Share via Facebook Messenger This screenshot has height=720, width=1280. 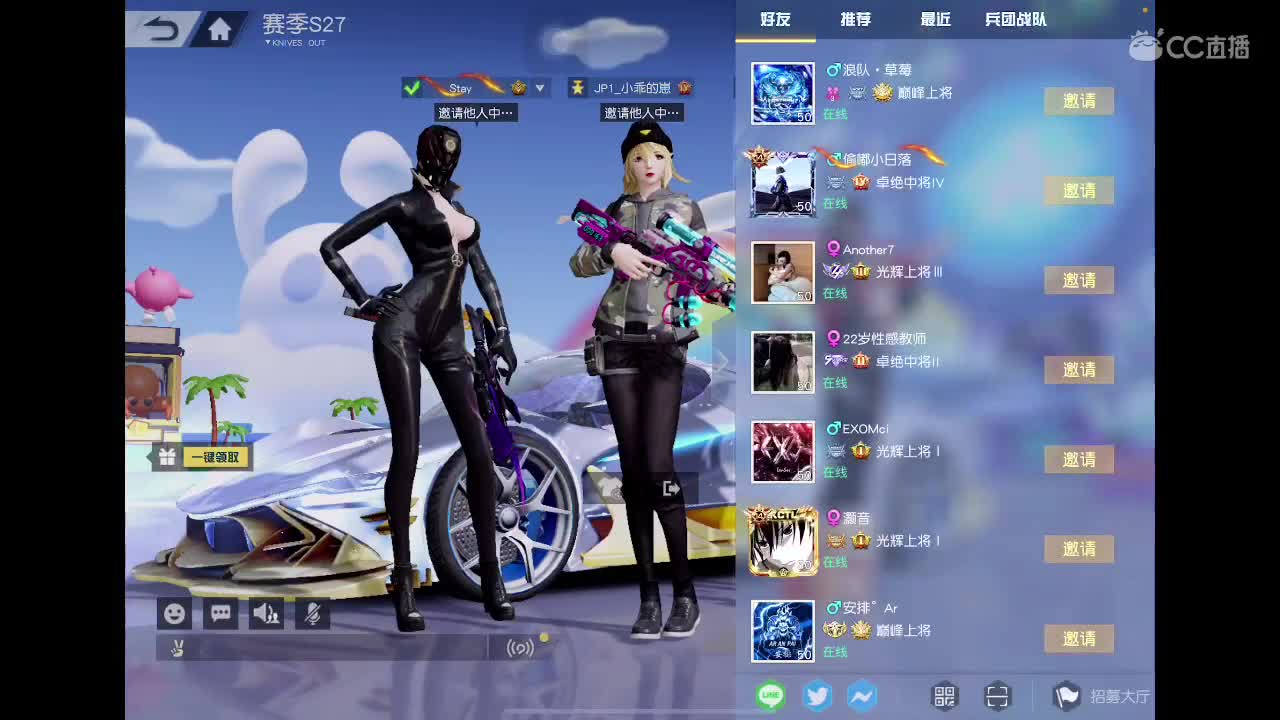click(x=861, y=694)
